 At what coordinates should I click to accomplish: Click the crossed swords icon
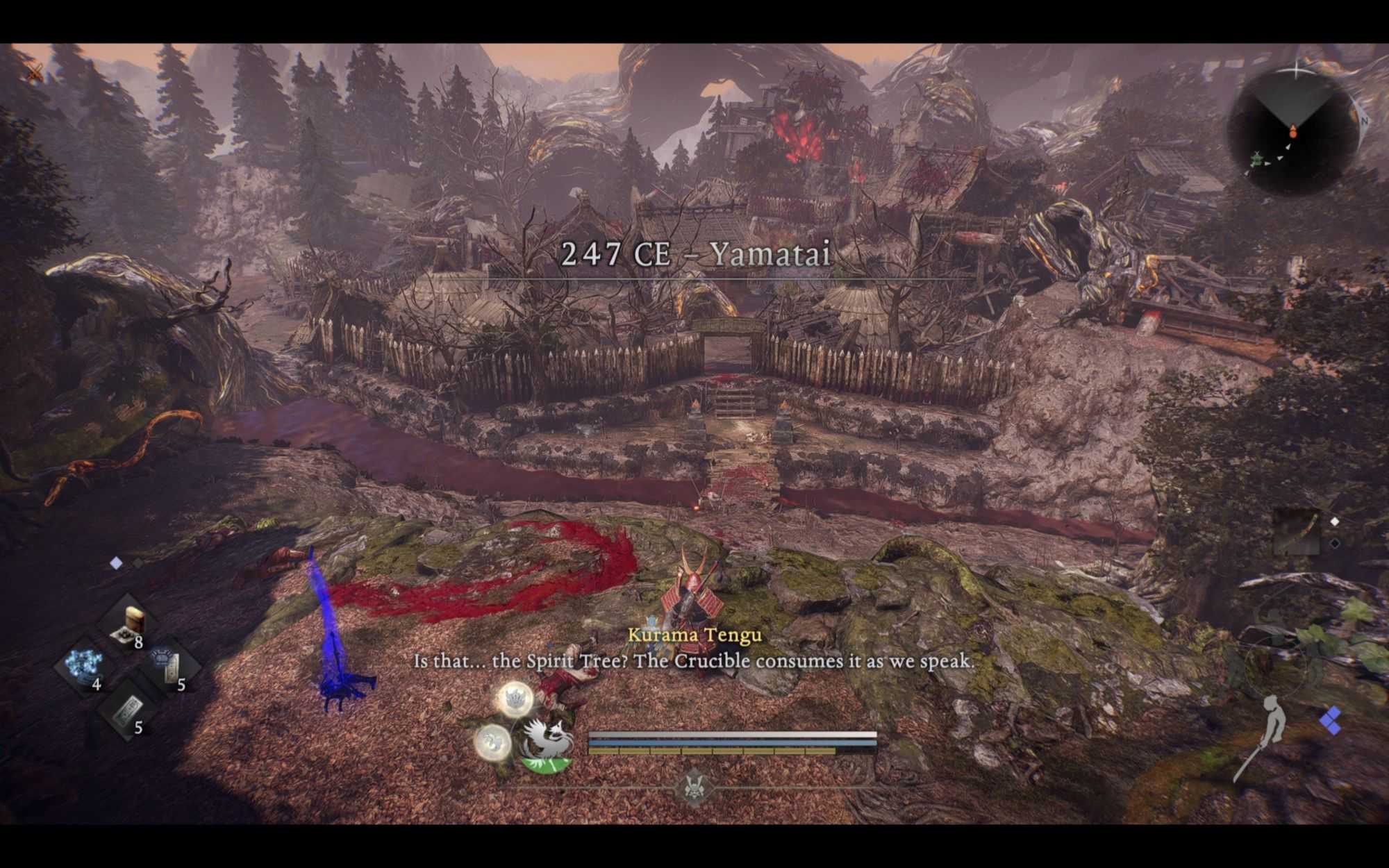click(x=35, y=72)
